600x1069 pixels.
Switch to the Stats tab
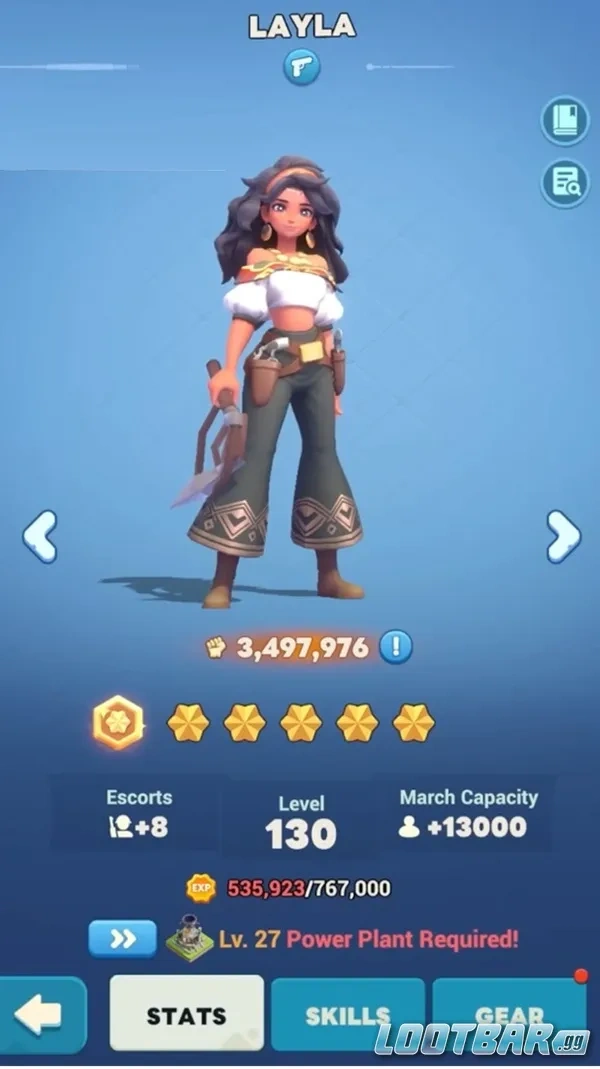tap(187, 1015)
